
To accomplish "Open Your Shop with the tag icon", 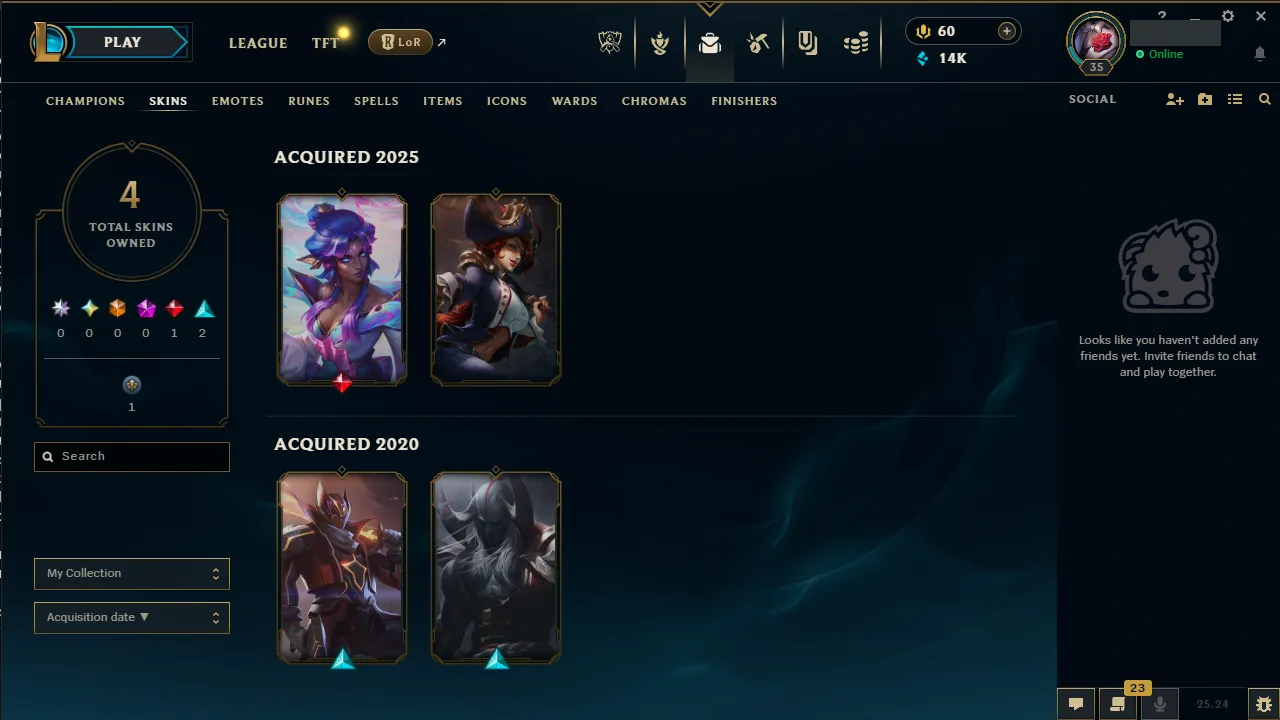I will pyautogui.click(x=807, y=43).
